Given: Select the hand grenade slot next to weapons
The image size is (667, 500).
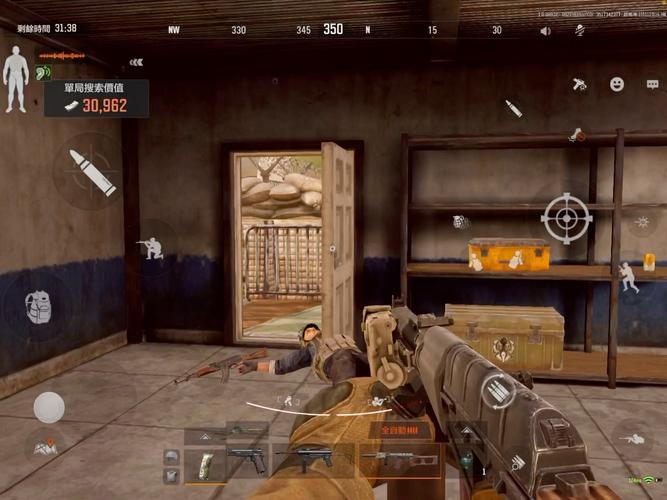Looking at the screenshot, I should [466, 461].
